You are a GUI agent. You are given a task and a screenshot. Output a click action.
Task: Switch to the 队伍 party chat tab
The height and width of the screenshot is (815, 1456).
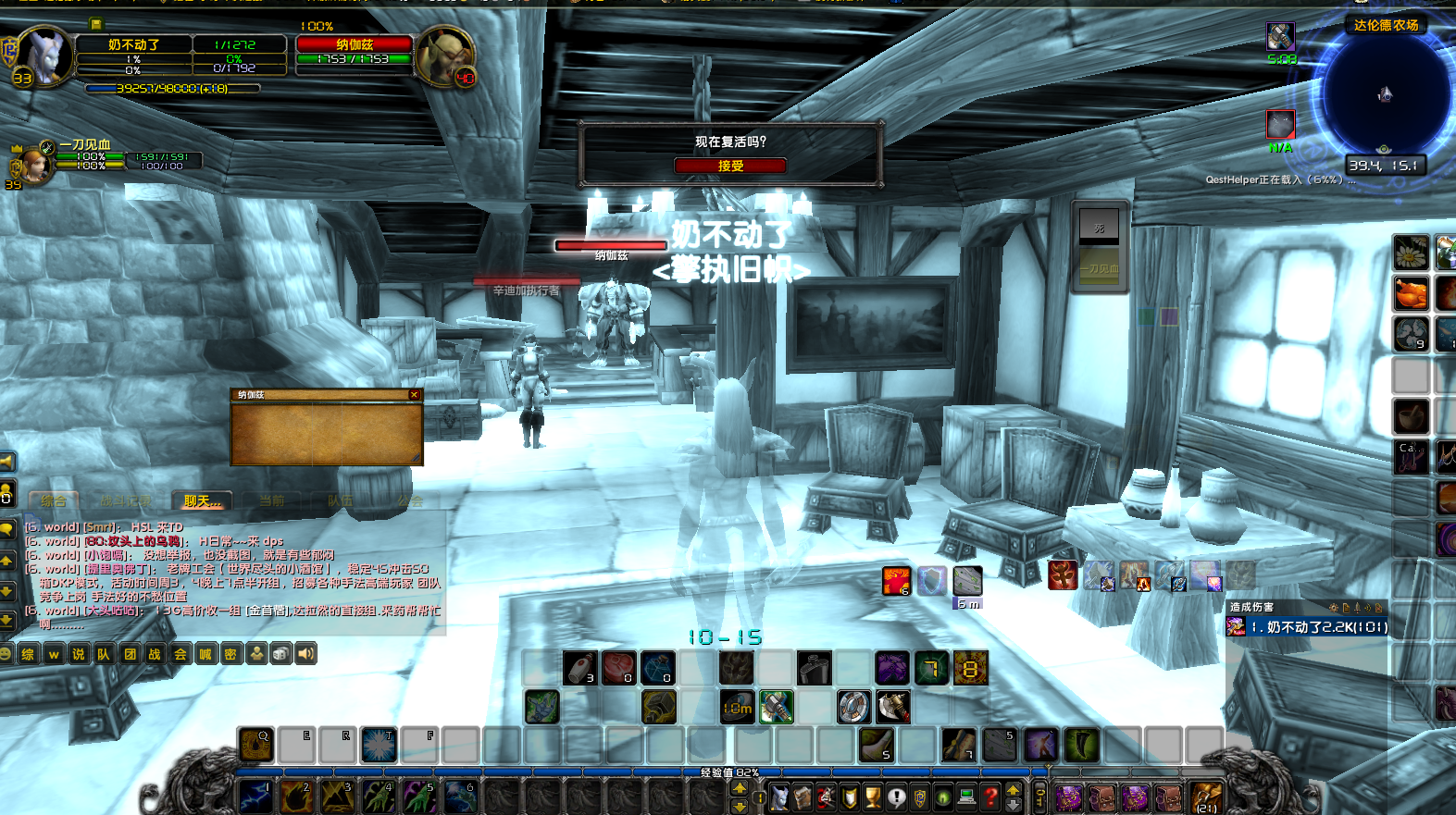click(340, 500)
